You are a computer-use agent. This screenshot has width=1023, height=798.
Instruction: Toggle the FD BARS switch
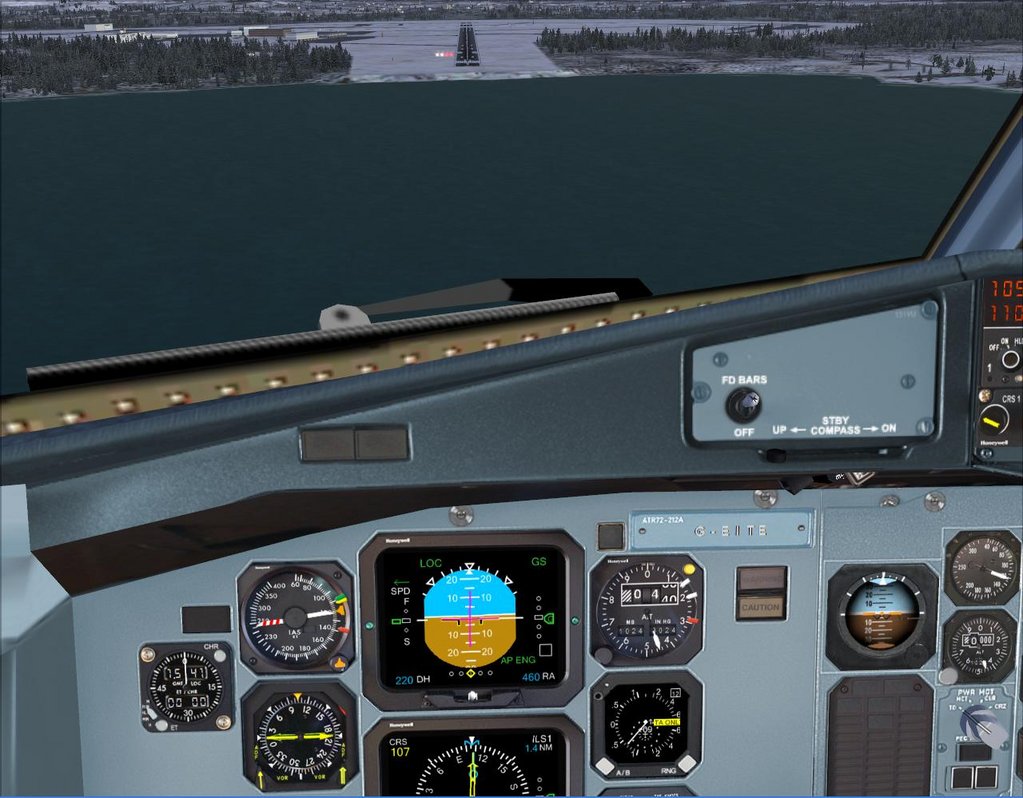743,403
